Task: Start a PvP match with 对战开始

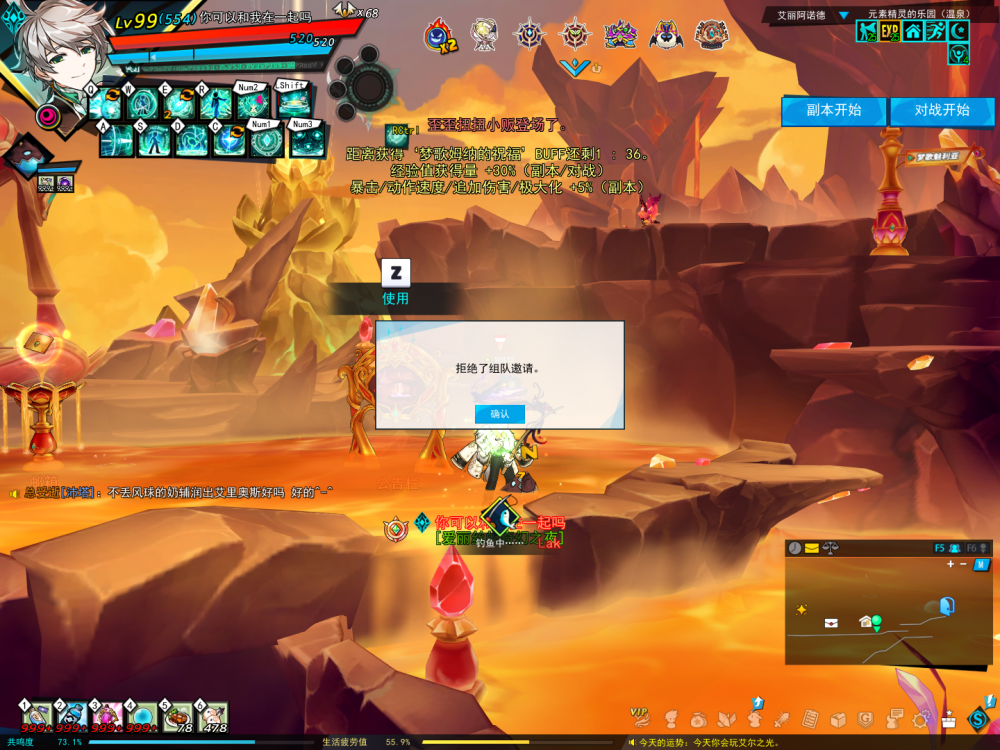Action: coord(942,110)
